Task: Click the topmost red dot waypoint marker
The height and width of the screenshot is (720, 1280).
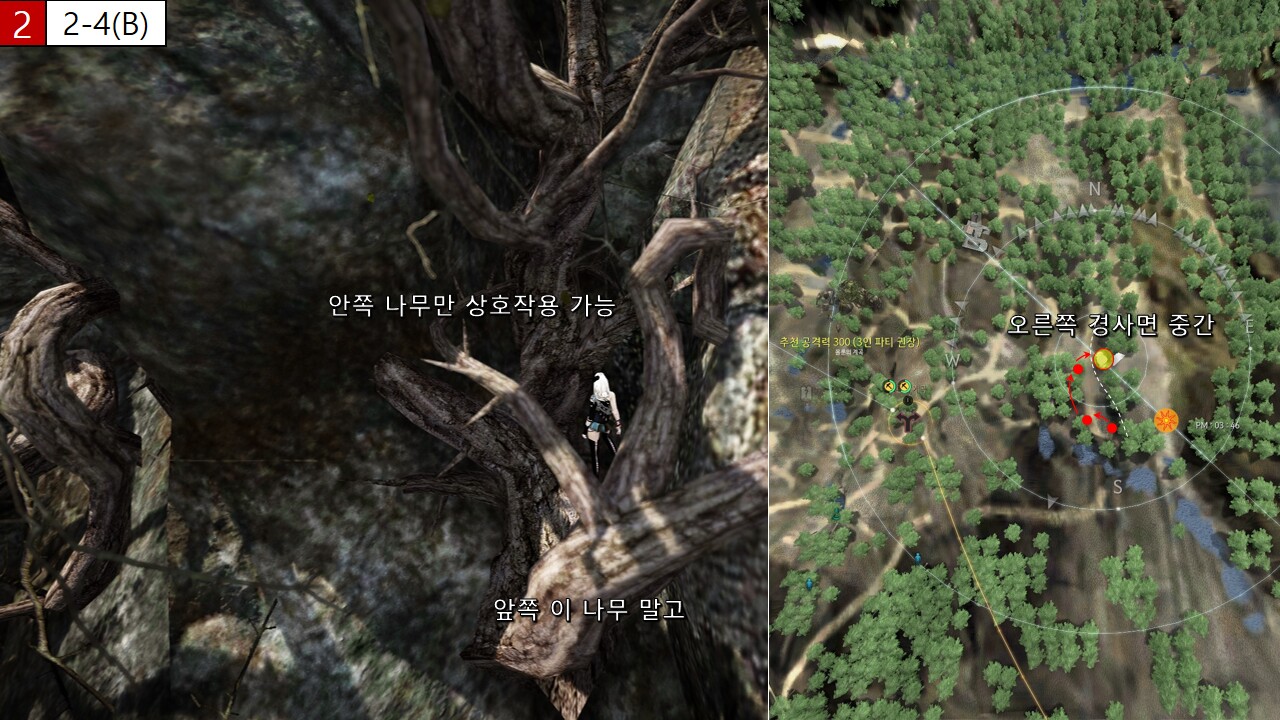Action: click(1078, 370)
